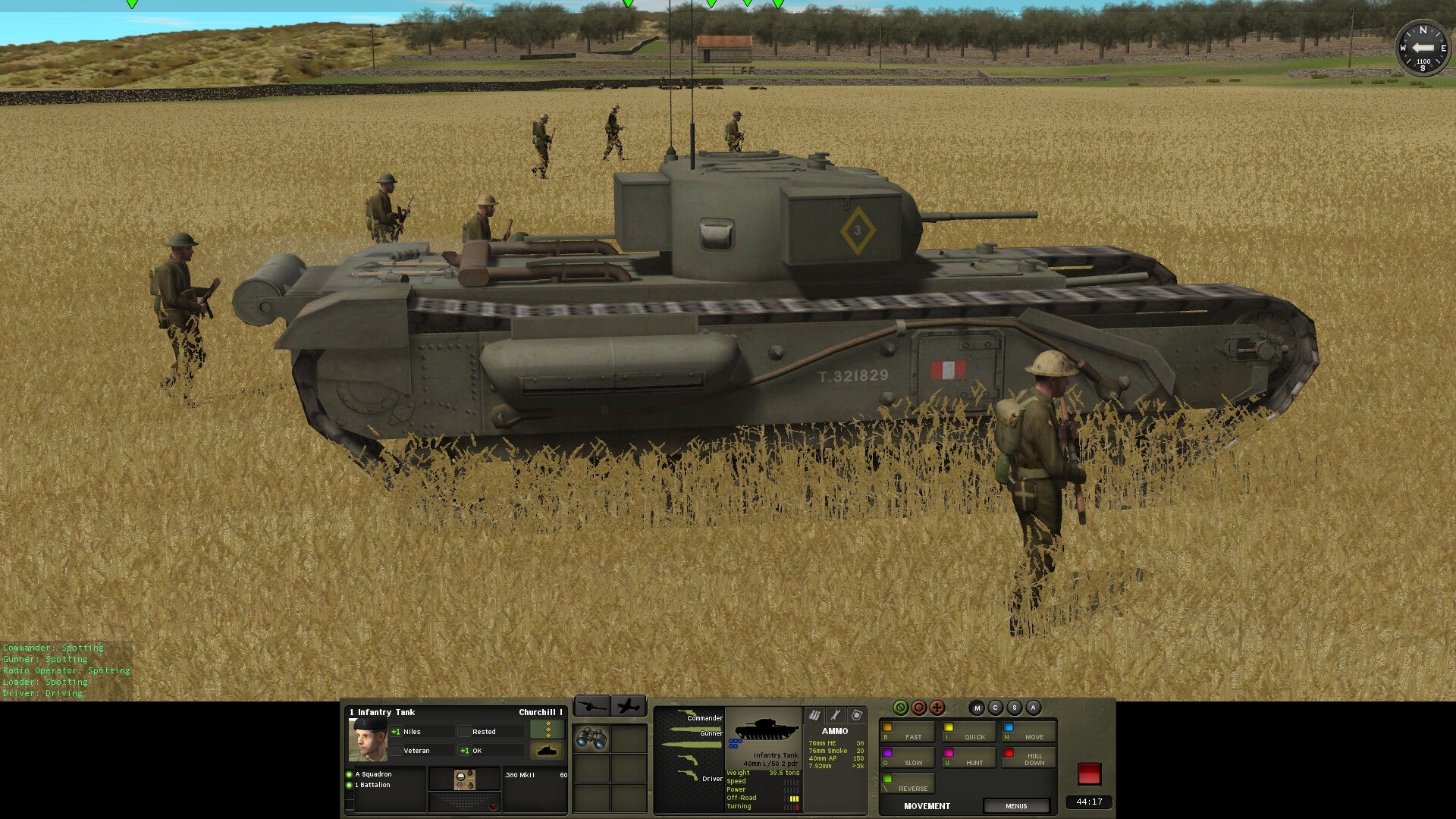
Task: Click the tank tracks icon above AMMO
Action: tap(814, 714)
